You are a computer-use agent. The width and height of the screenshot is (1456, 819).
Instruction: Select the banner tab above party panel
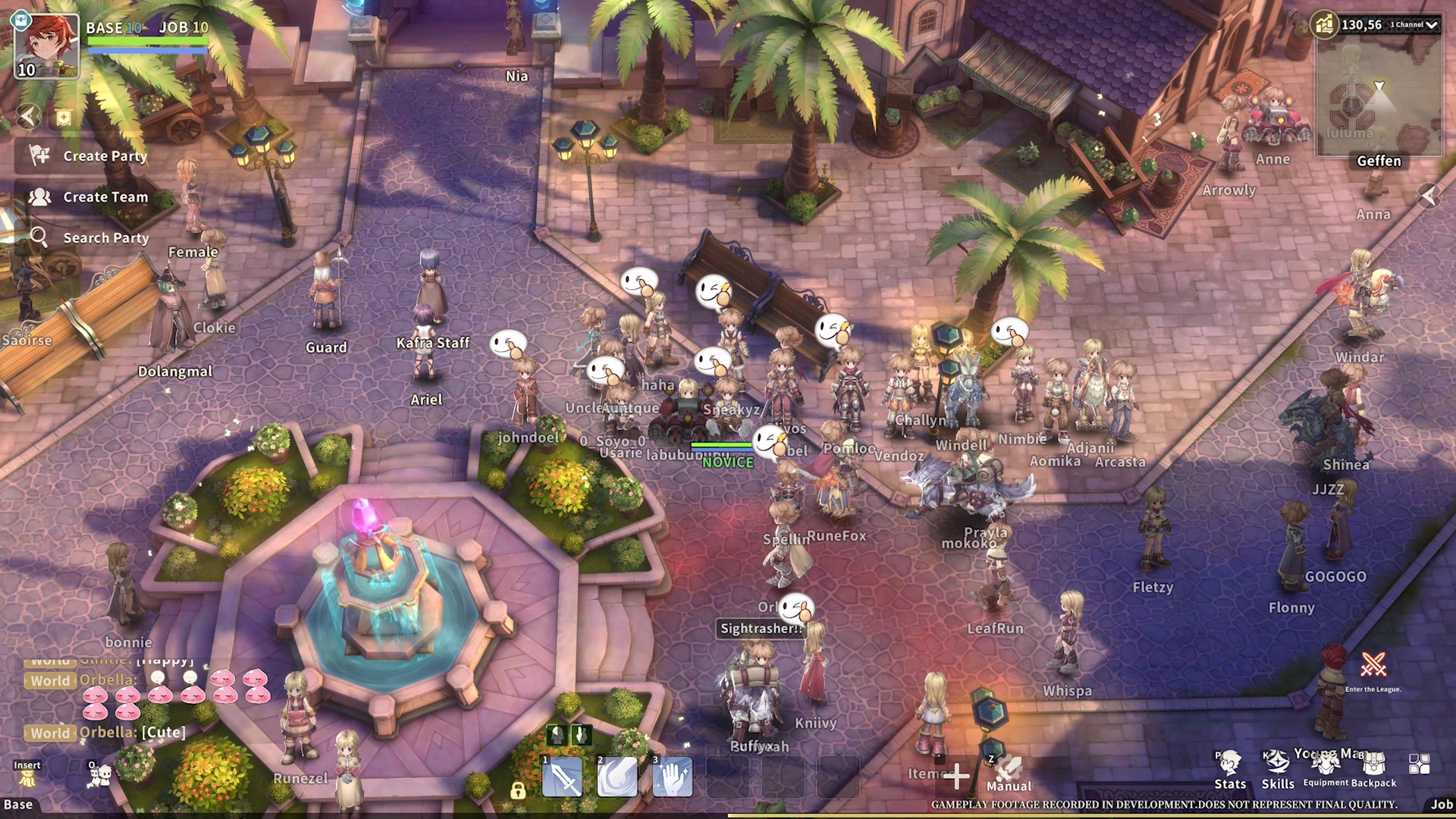64,117
